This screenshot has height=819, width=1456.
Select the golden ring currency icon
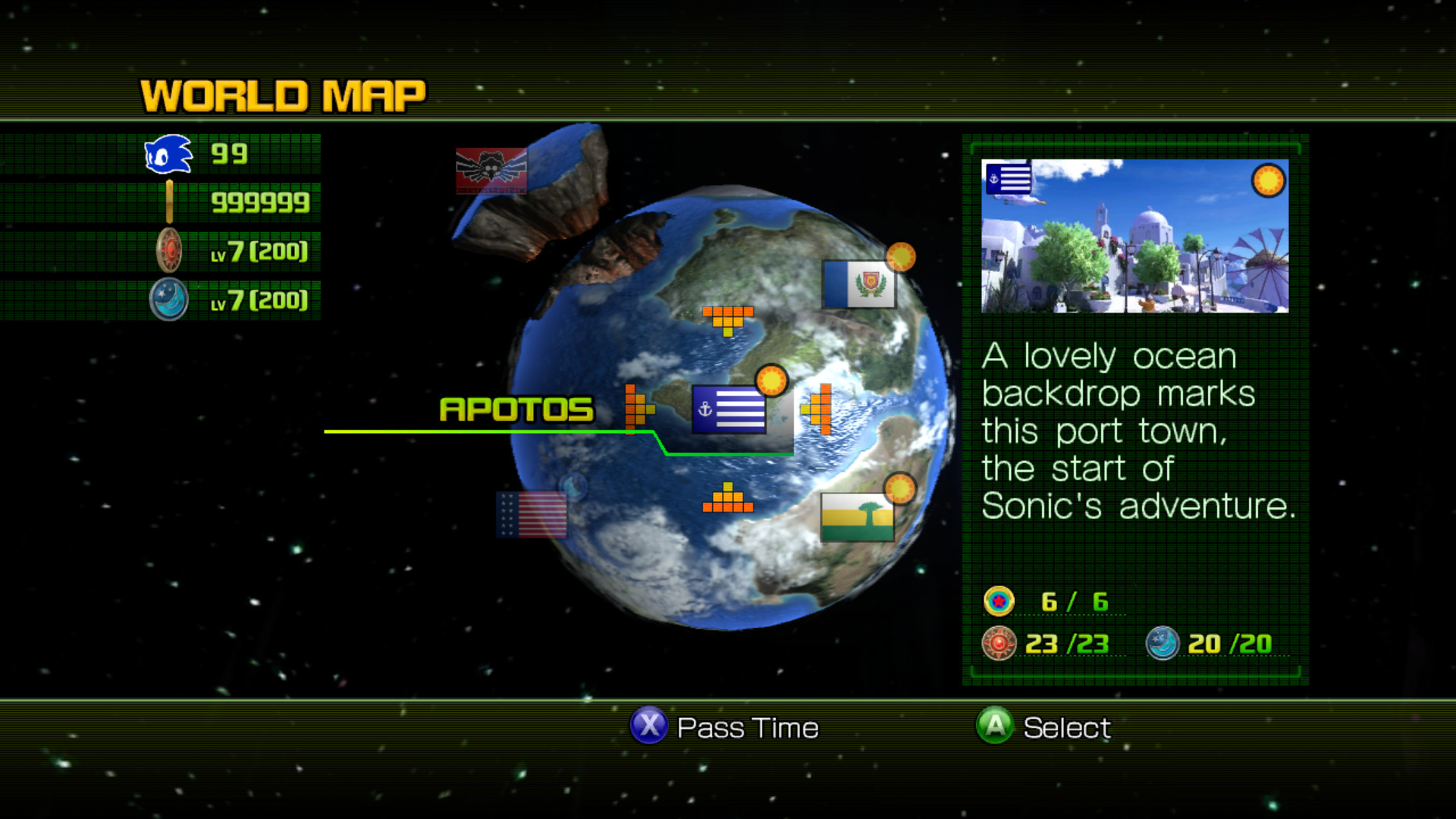tap(168, 202)
